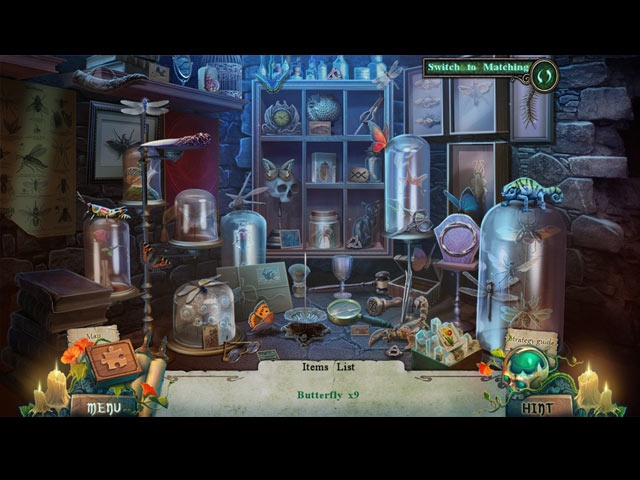Open the Strategy guide tag
Viewport: 640px width, 480px height.
(x=531, y=341)
